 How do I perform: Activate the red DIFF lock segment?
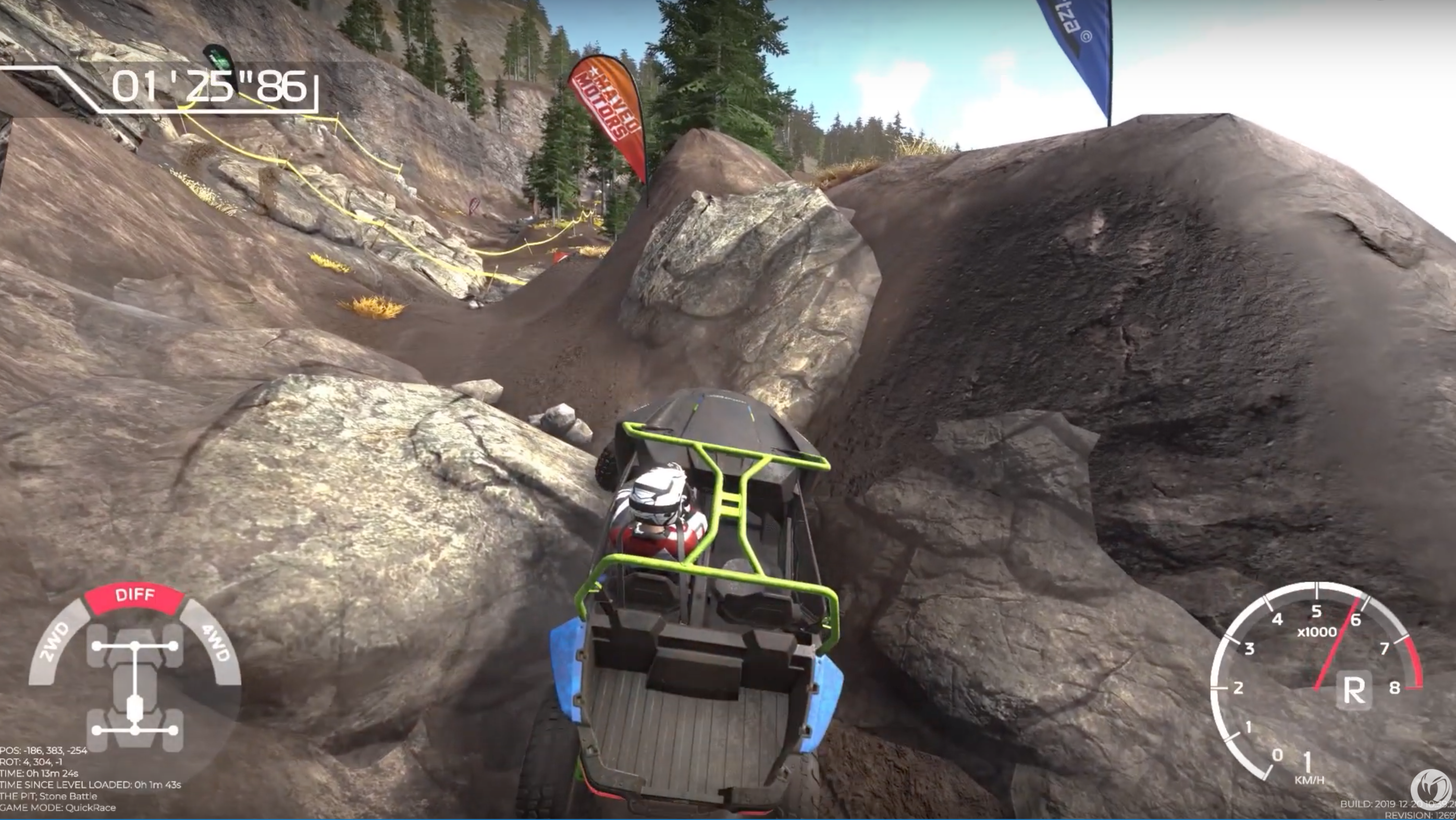pos(134,596)
